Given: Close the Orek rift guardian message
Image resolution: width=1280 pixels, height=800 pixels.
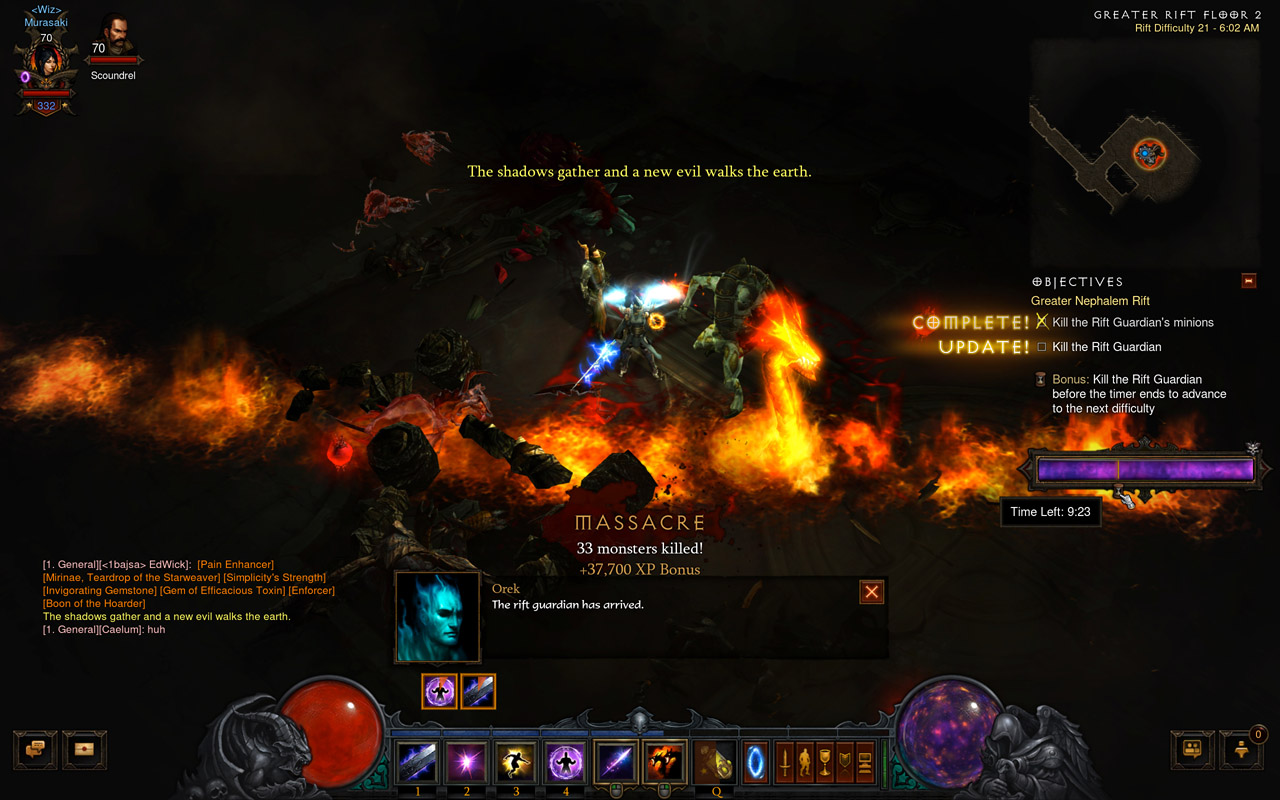Looking at the screenshot, I should [872, 592].
